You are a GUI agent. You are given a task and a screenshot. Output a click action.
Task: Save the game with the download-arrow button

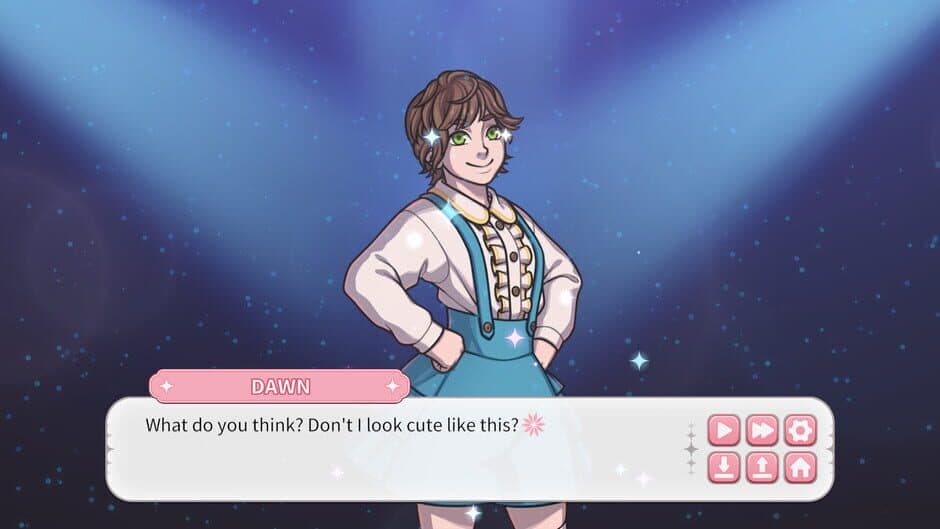(724, 466)
